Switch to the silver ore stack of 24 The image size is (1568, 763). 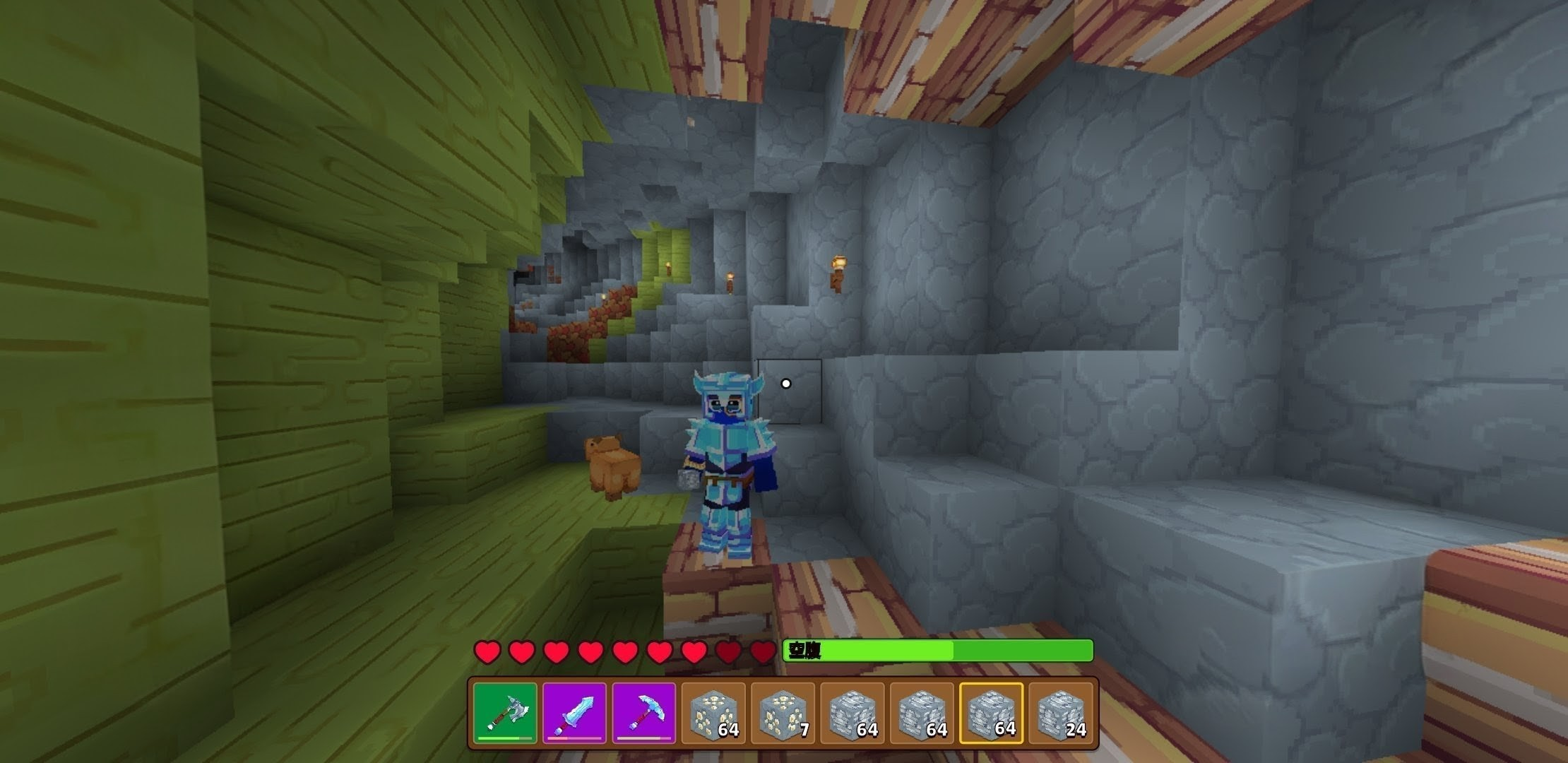tap(1060, 713)
